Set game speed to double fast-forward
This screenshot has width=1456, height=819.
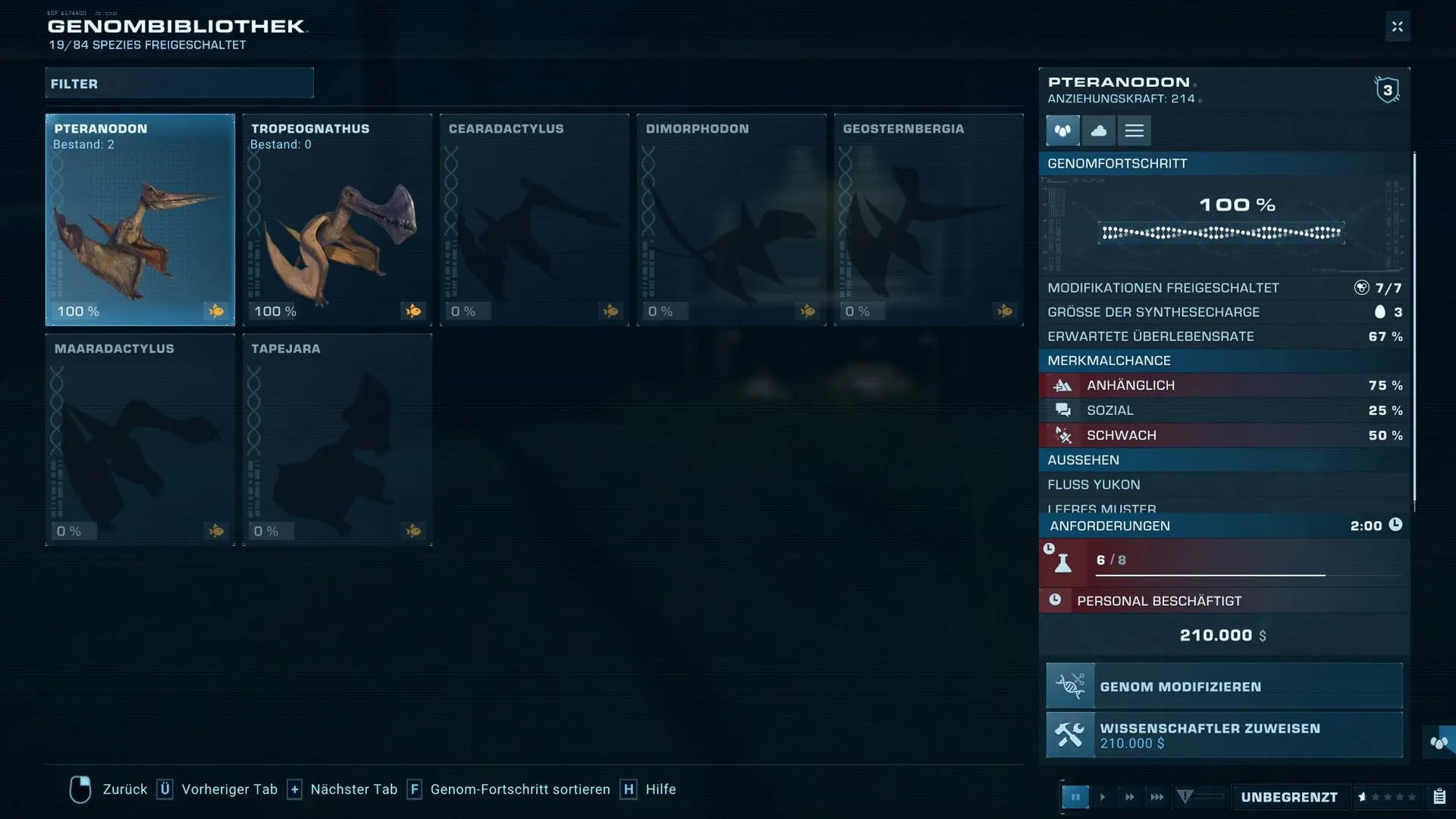tap(1129, 797)
